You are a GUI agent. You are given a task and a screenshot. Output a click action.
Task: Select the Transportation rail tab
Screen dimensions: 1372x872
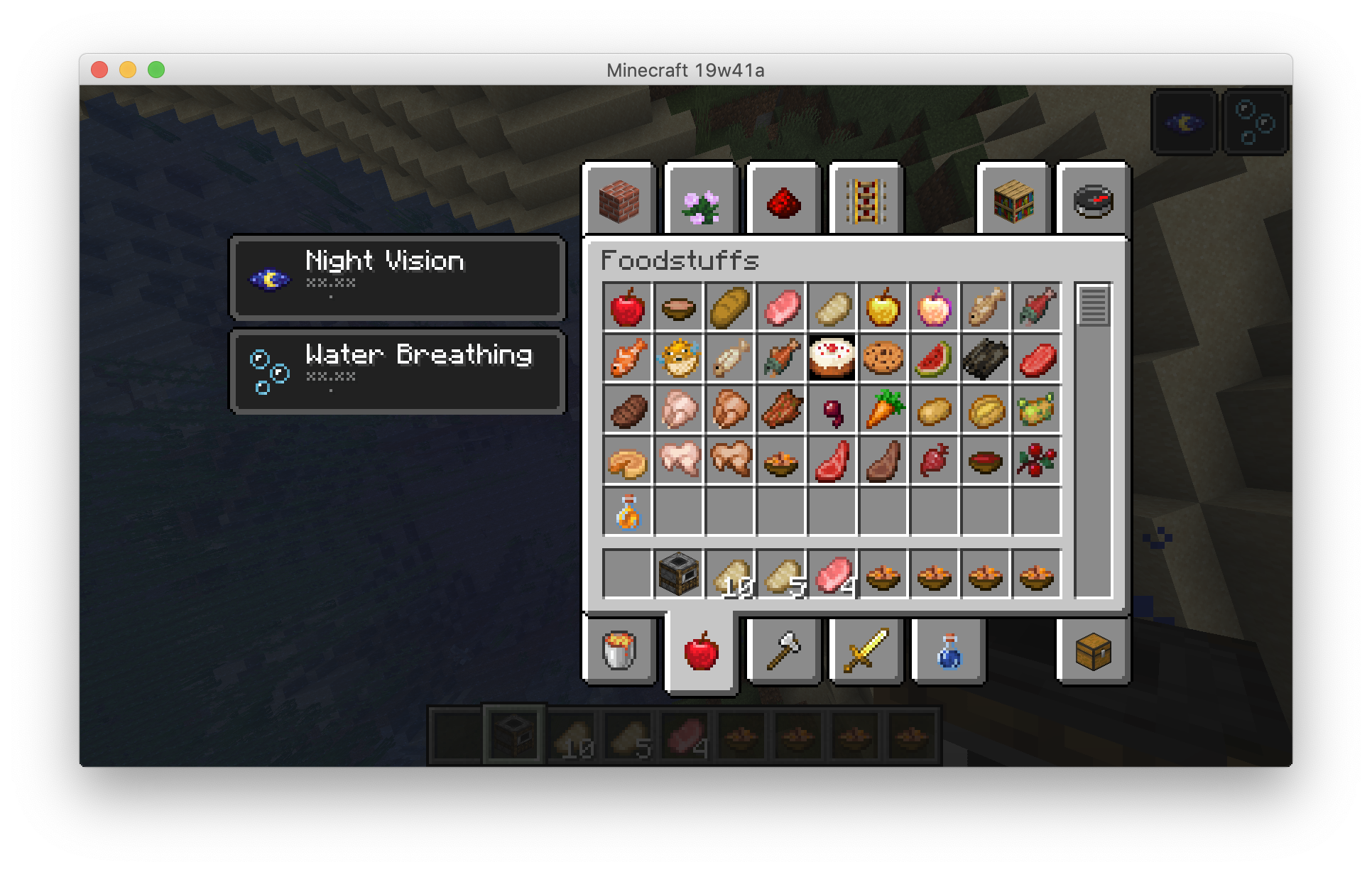pyautogui.click(x=866, y=201)
